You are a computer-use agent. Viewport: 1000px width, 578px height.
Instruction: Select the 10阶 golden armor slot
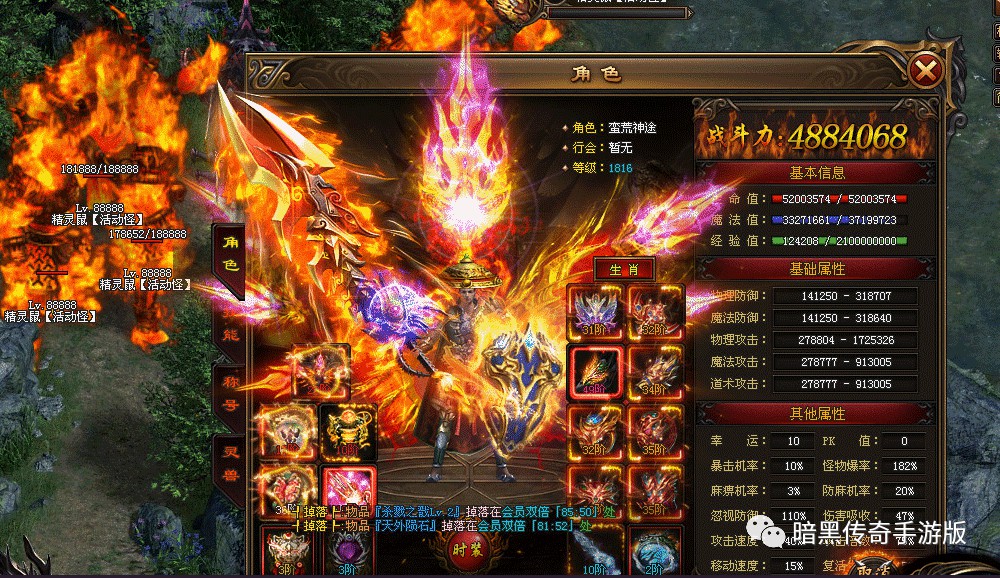pos(348,432)
